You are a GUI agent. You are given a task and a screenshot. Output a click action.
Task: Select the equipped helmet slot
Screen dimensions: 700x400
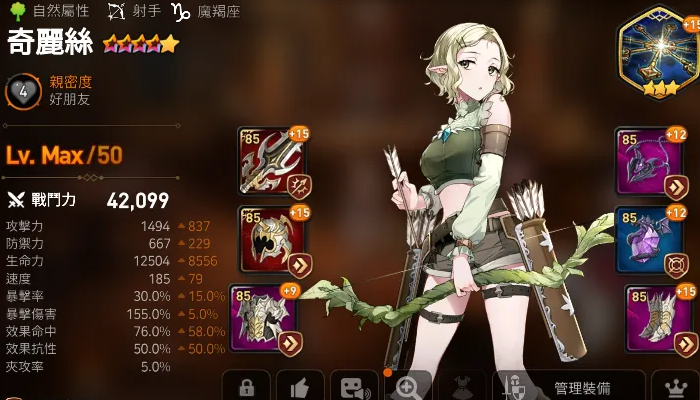272,240
